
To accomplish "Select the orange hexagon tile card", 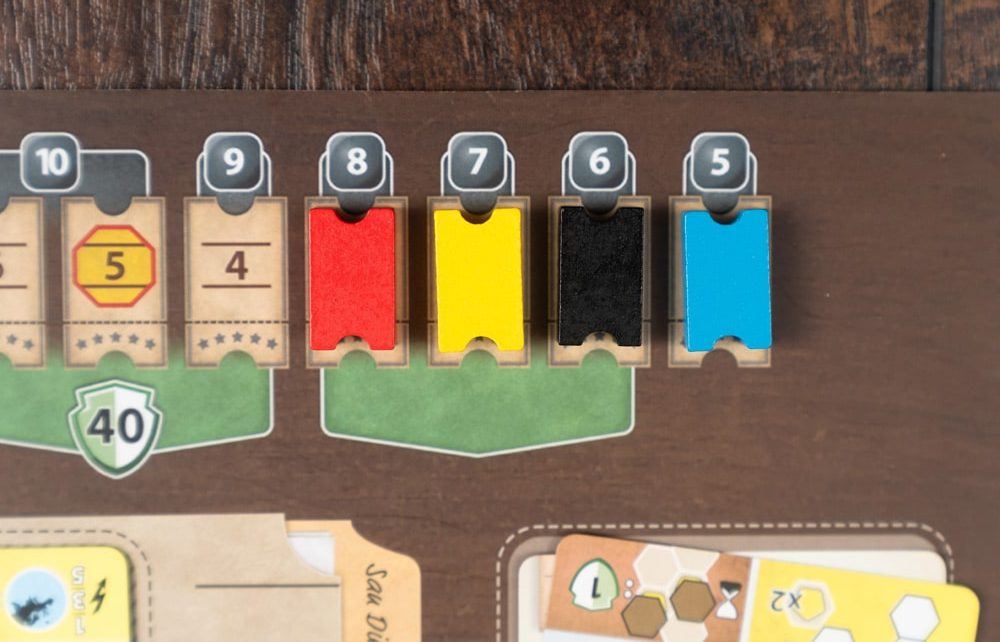I will pos(648,588).
